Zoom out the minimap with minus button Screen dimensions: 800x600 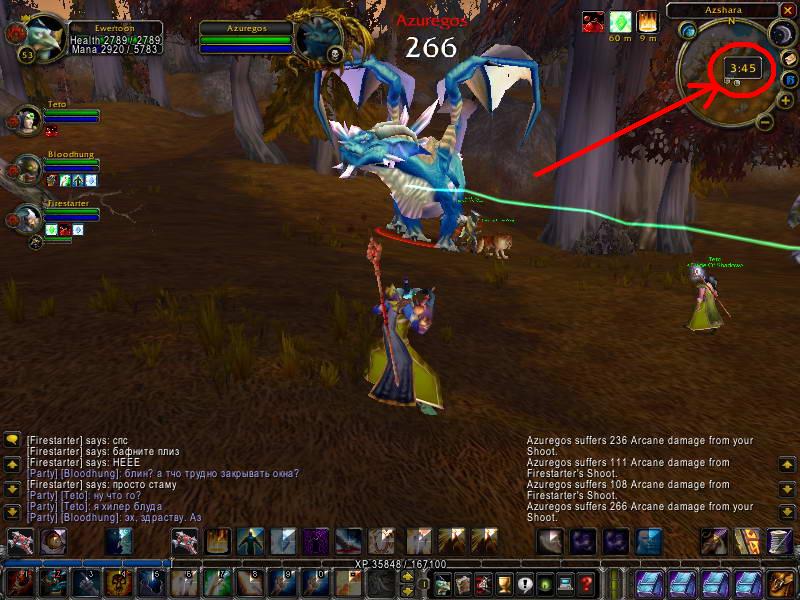[764, 121]
